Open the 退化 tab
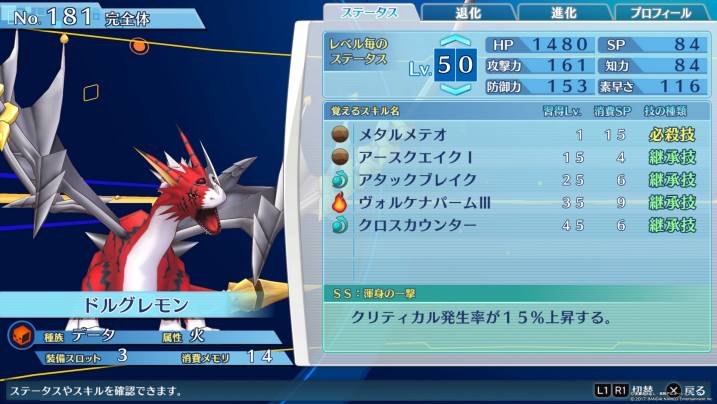This screenshot has width=717, height=404. (470, 13)
